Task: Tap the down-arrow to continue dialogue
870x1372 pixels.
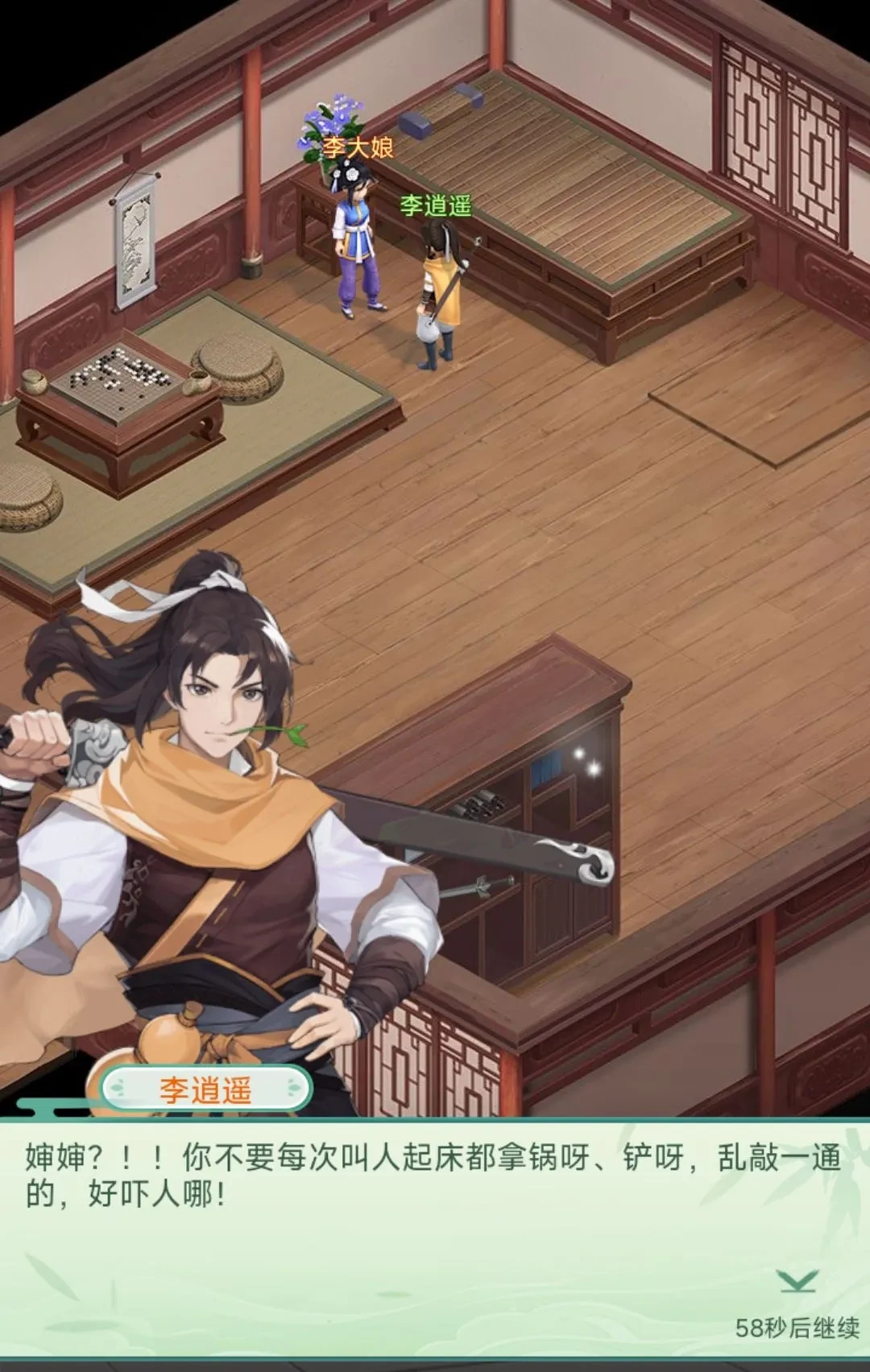Action: point(797,1280)
